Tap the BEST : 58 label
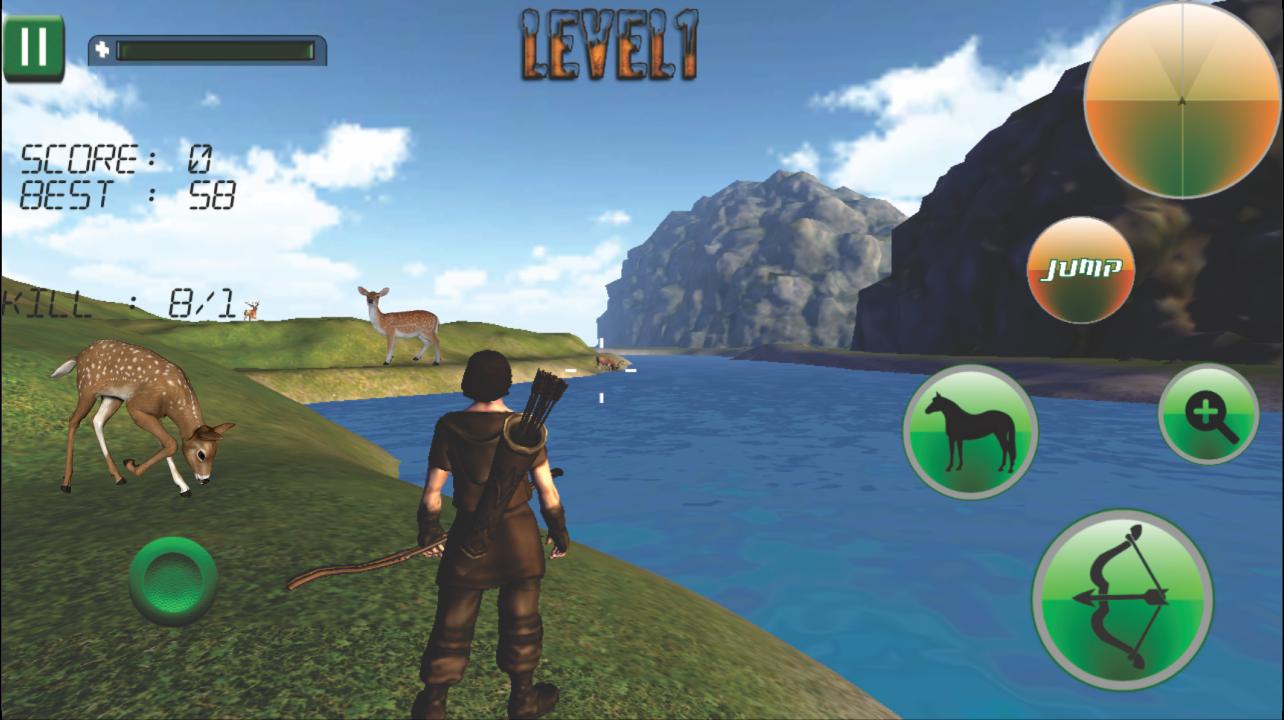 (x=120, y=195)
